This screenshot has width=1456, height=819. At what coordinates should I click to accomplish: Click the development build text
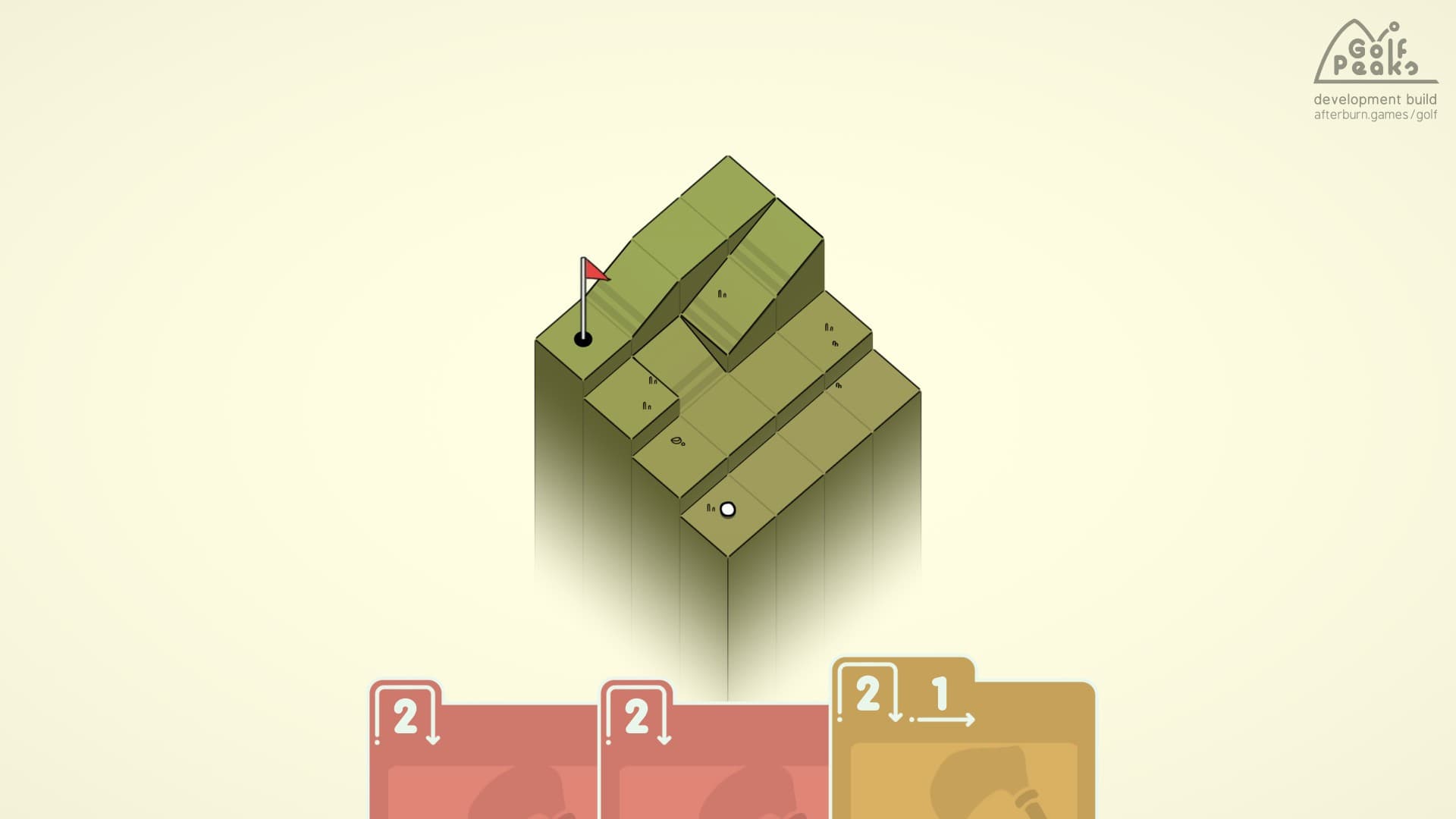(x=1374, y=99)
